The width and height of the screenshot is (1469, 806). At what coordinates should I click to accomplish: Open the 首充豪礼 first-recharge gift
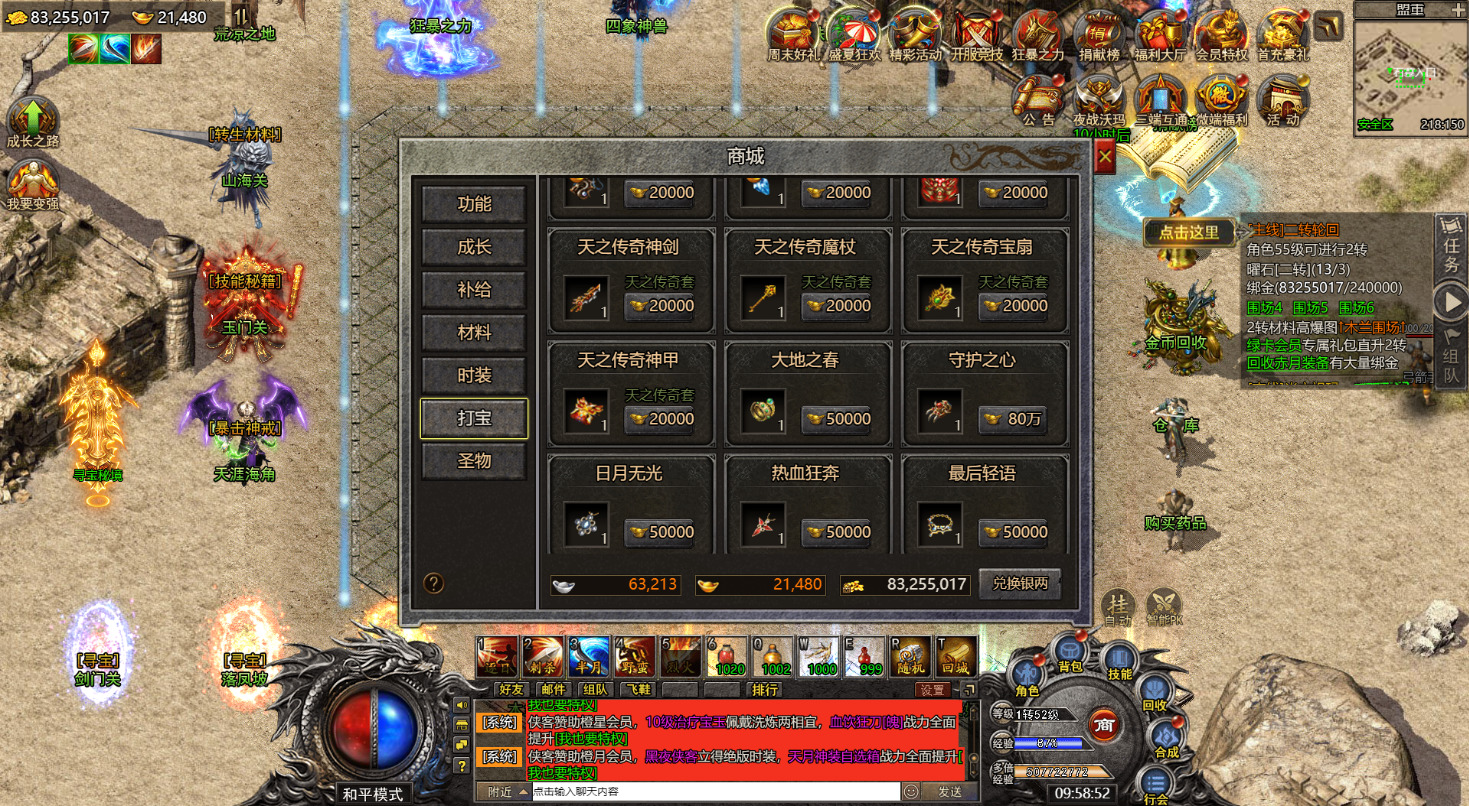tap(1283, 36)
